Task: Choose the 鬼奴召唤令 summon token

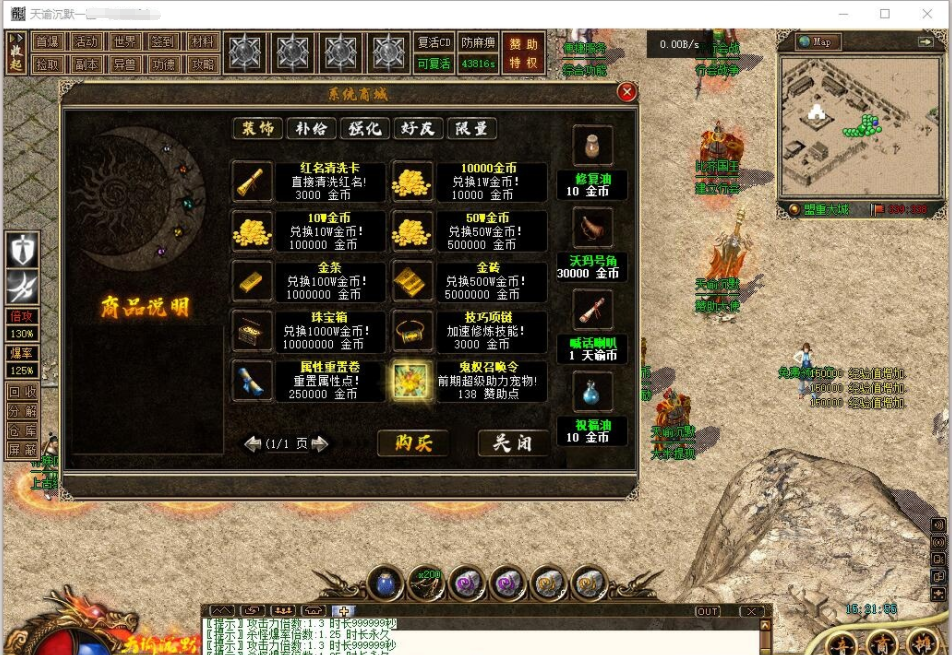Action: pyautogui.click(x=411, y=380)
